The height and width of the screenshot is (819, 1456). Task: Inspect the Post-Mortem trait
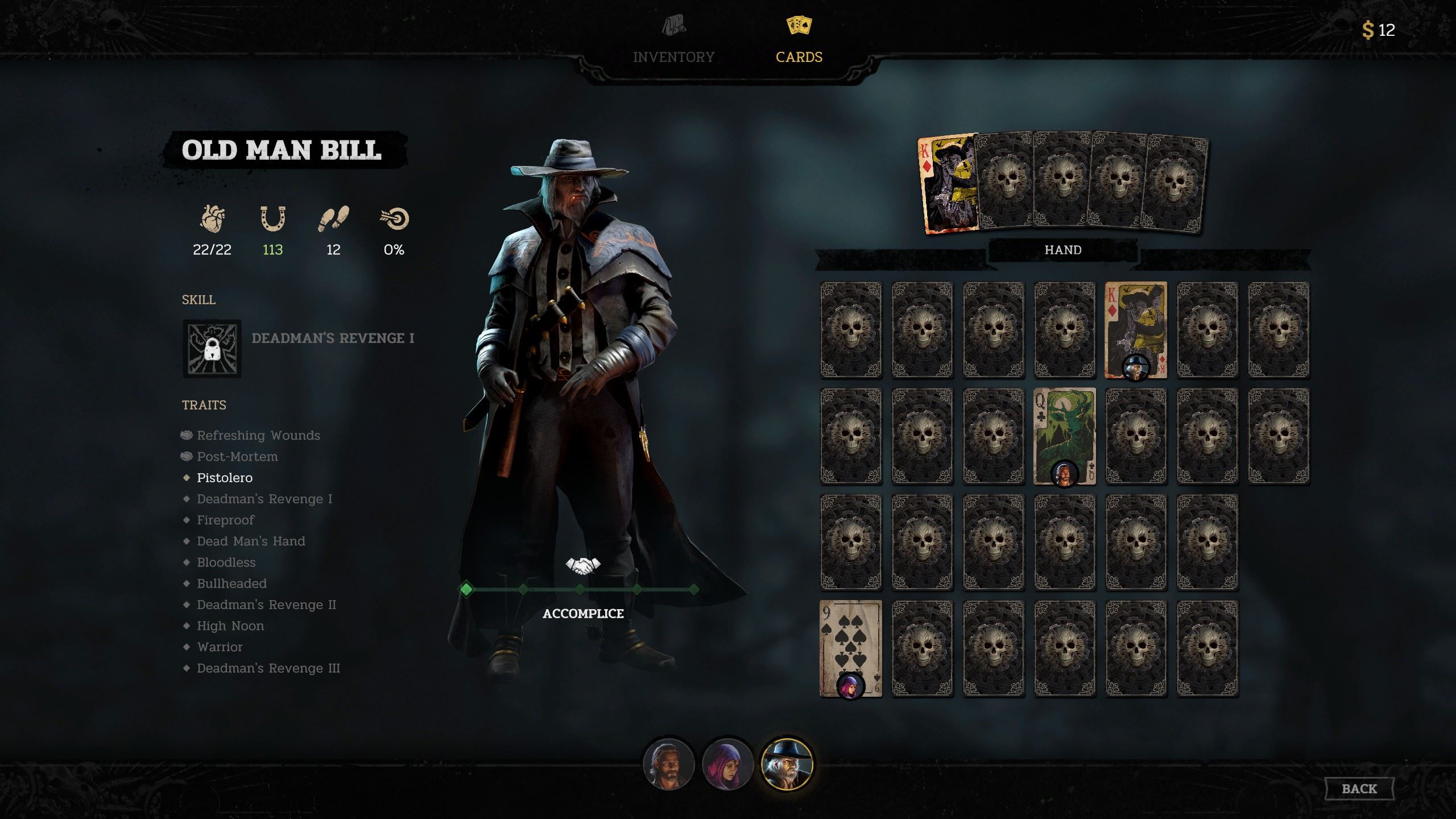coord(237,456)
